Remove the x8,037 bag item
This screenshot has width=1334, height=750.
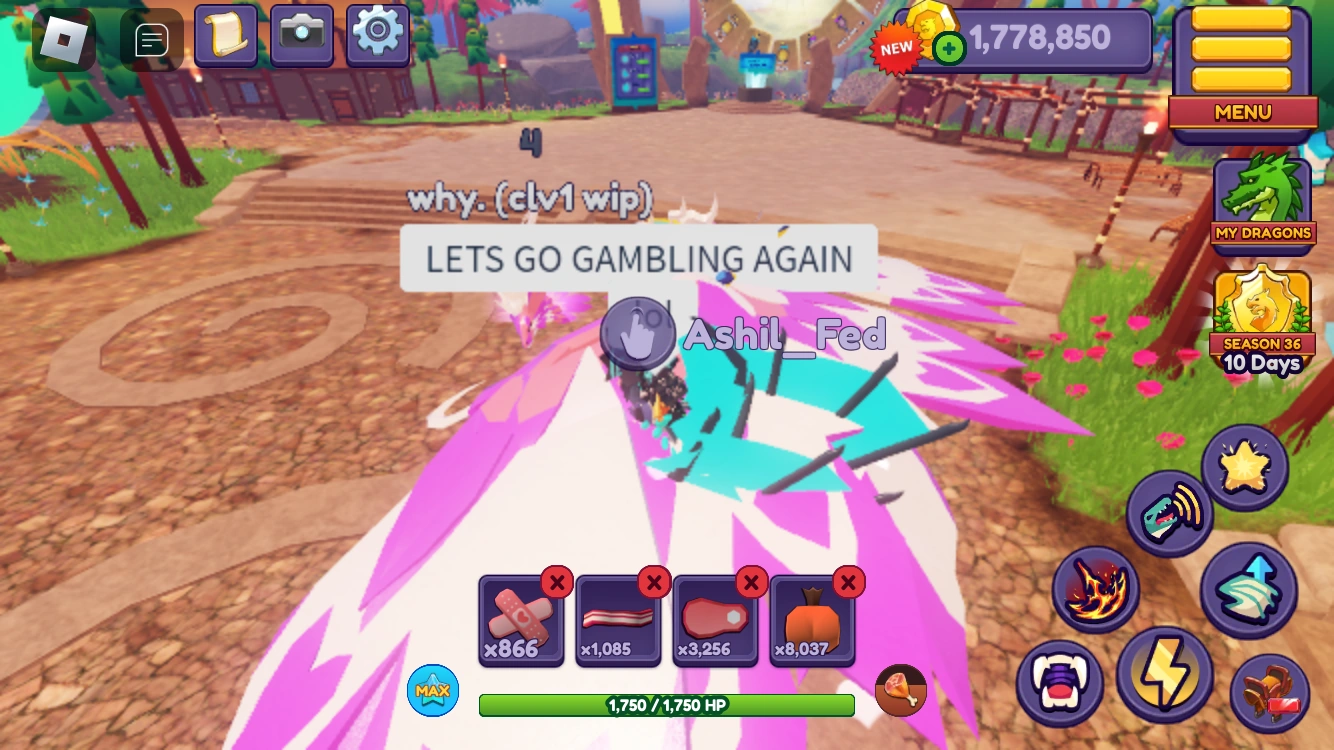[849, 583]
